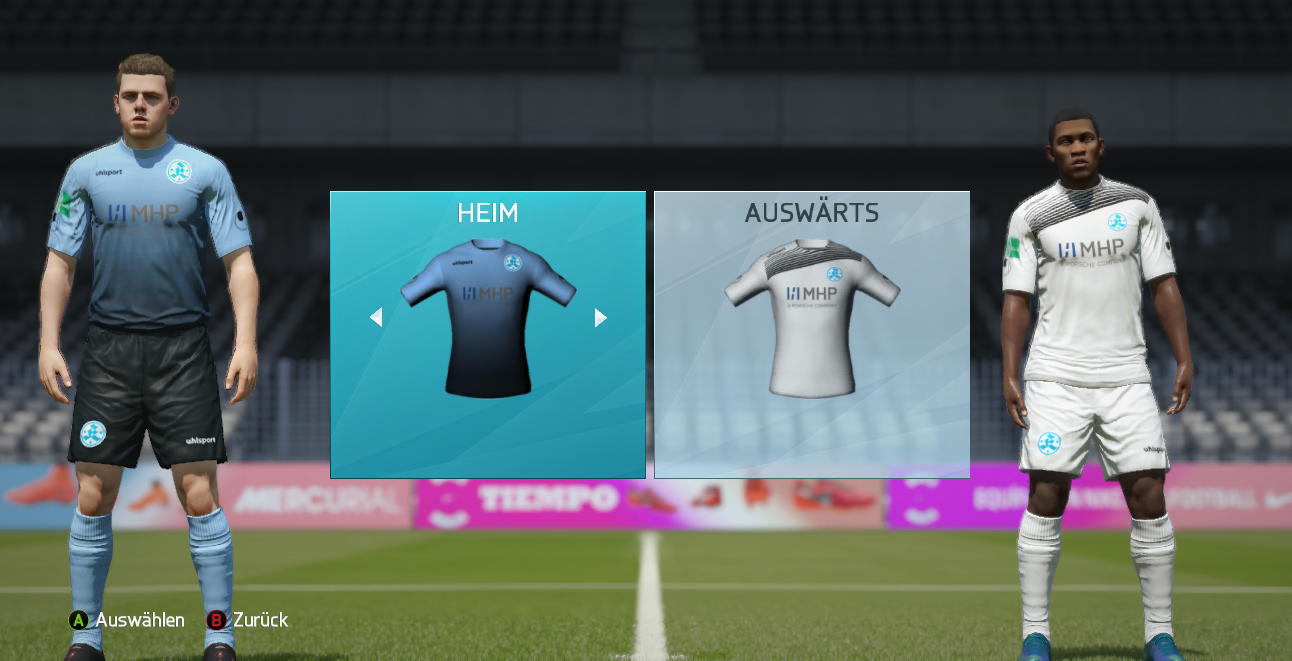Click the left arrow for previous home kit

(376, 317)
